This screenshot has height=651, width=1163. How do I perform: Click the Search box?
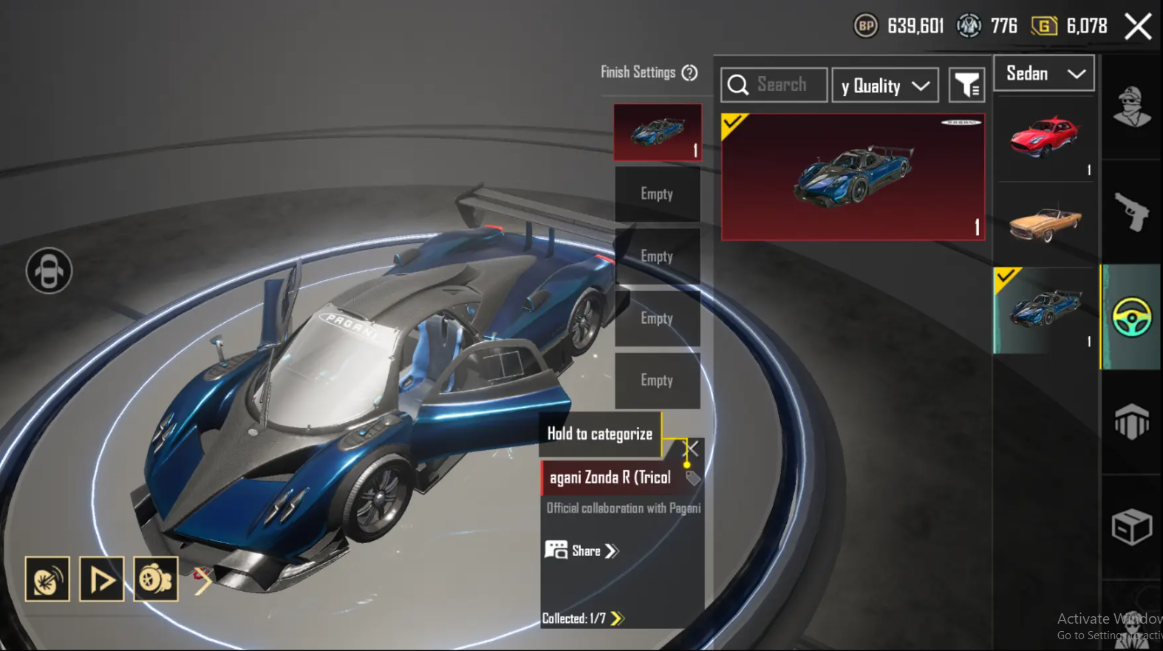coord(774,85)
